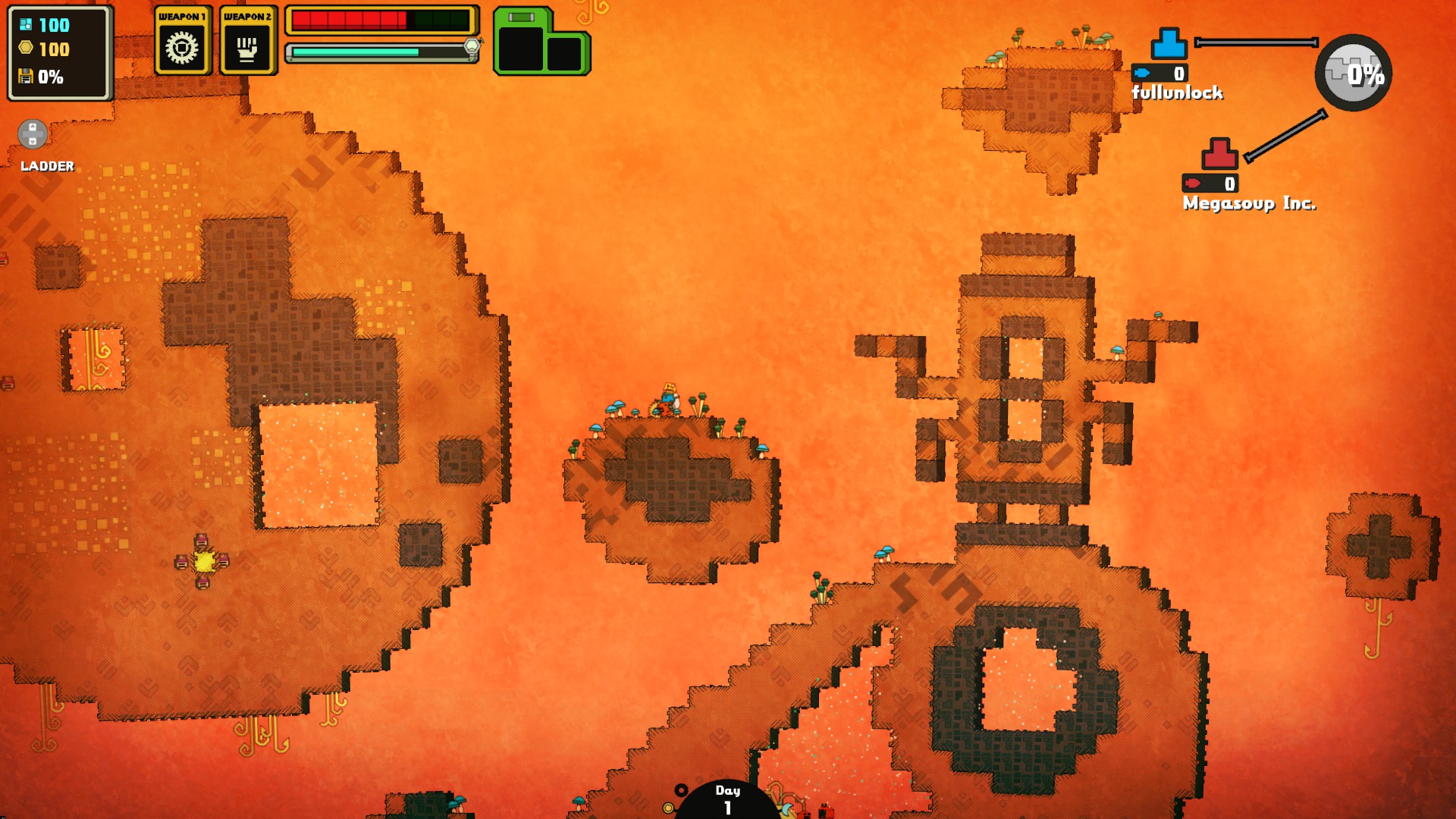
Task: Click the red Megasoup Inc. team icon
Action: (1219, 154)
